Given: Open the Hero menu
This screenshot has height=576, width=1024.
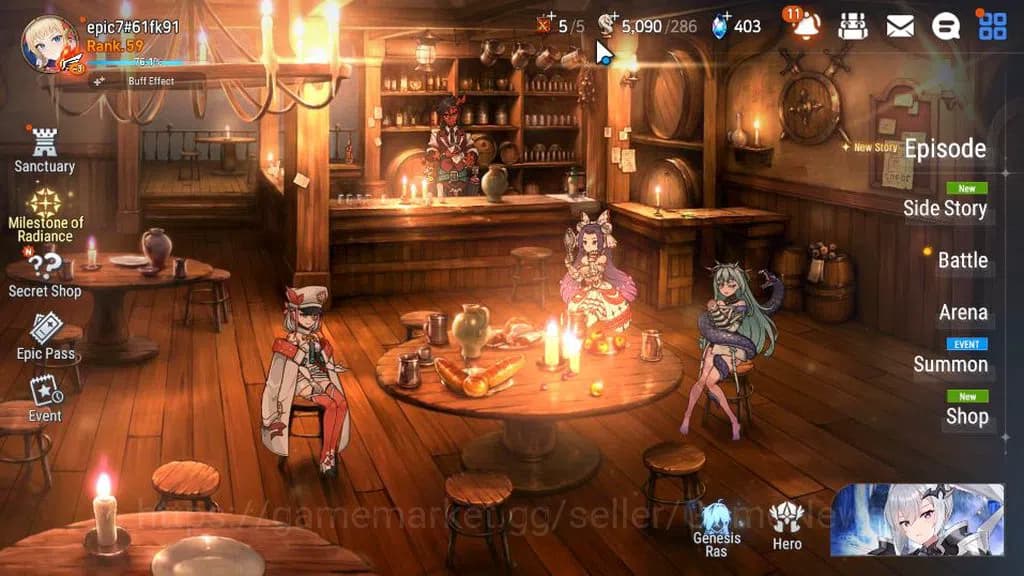Looking at the screenshot, I should [787, 527].
